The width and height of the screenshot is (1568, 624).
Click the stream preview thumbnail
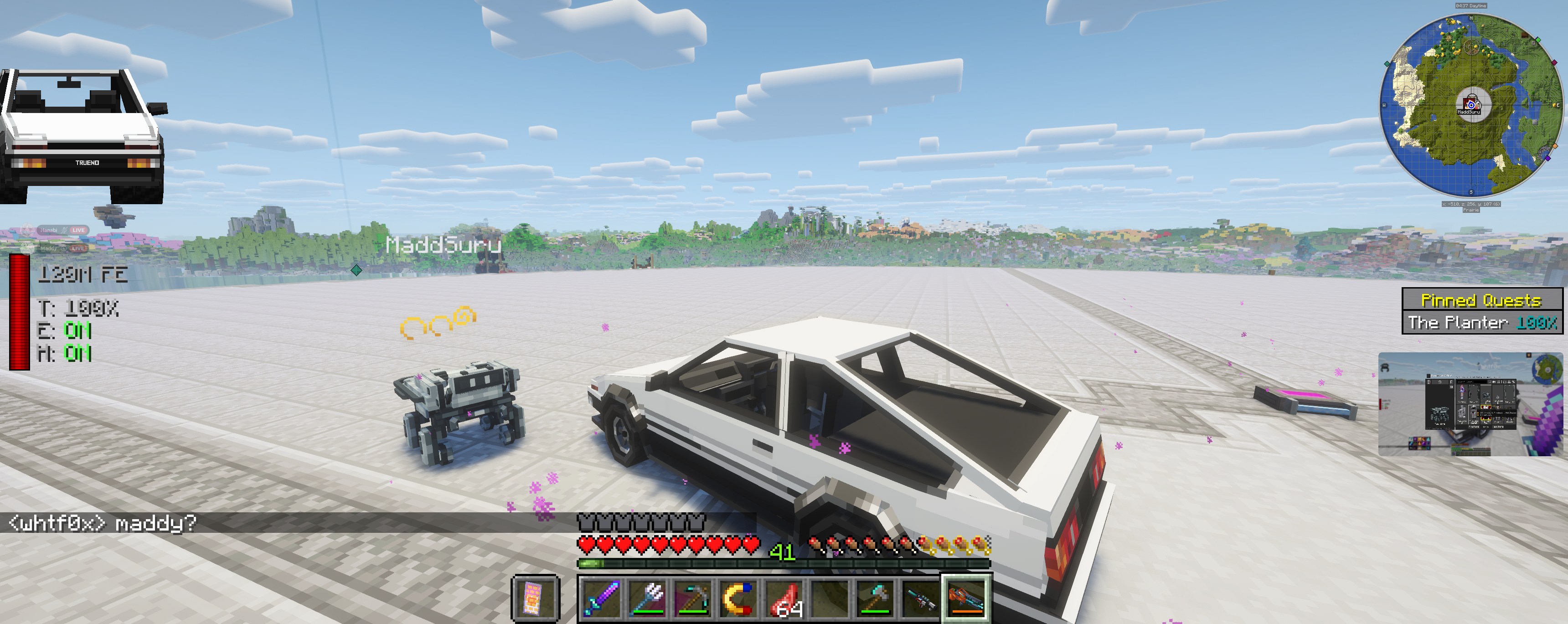[x=1470, y=404]
